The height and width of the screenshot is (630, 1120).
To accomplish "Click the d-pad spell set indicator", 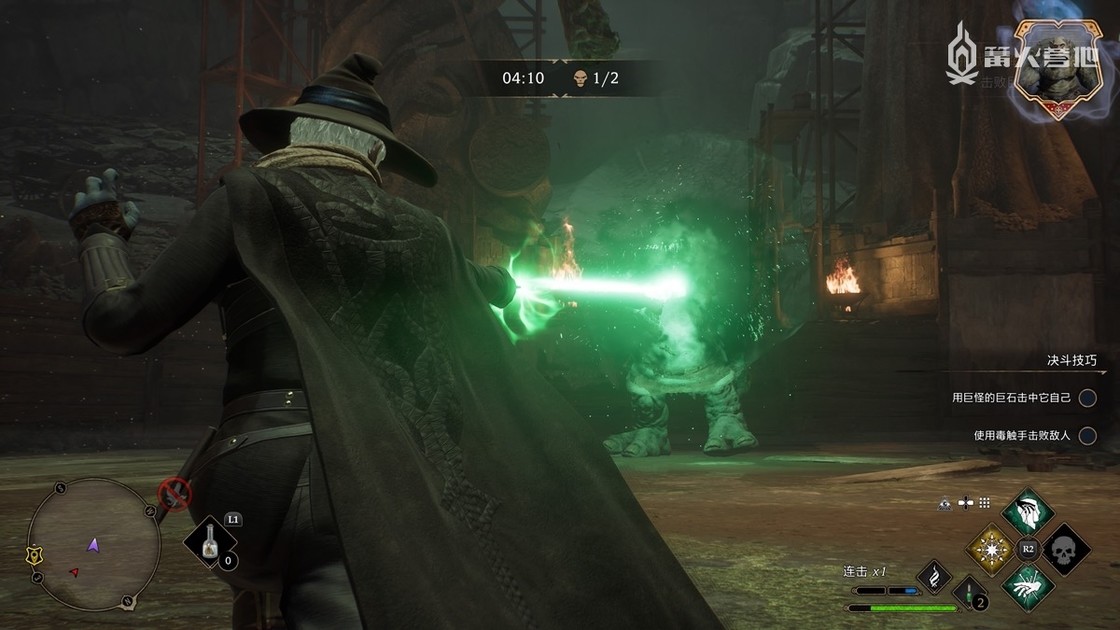I will [x=966, y=503].
